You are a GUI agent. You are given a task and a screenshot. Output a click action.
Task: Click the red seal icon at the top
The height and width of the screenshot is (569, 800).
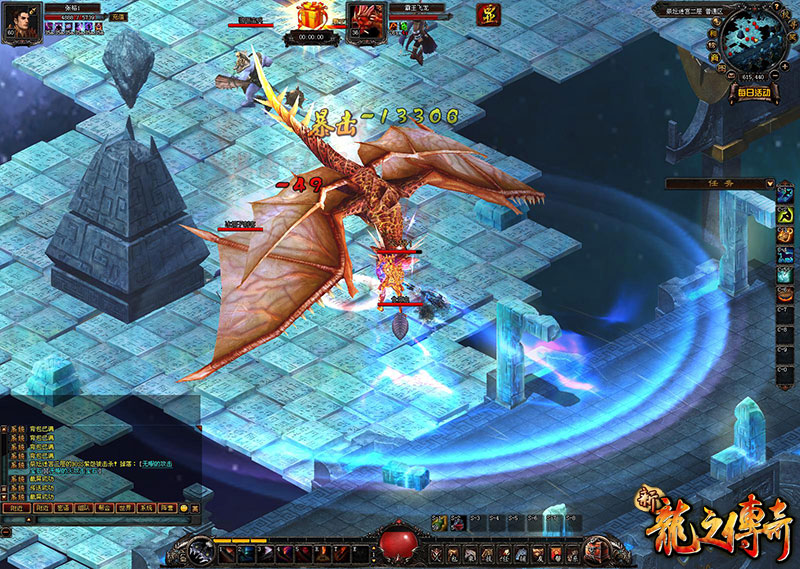488,16
